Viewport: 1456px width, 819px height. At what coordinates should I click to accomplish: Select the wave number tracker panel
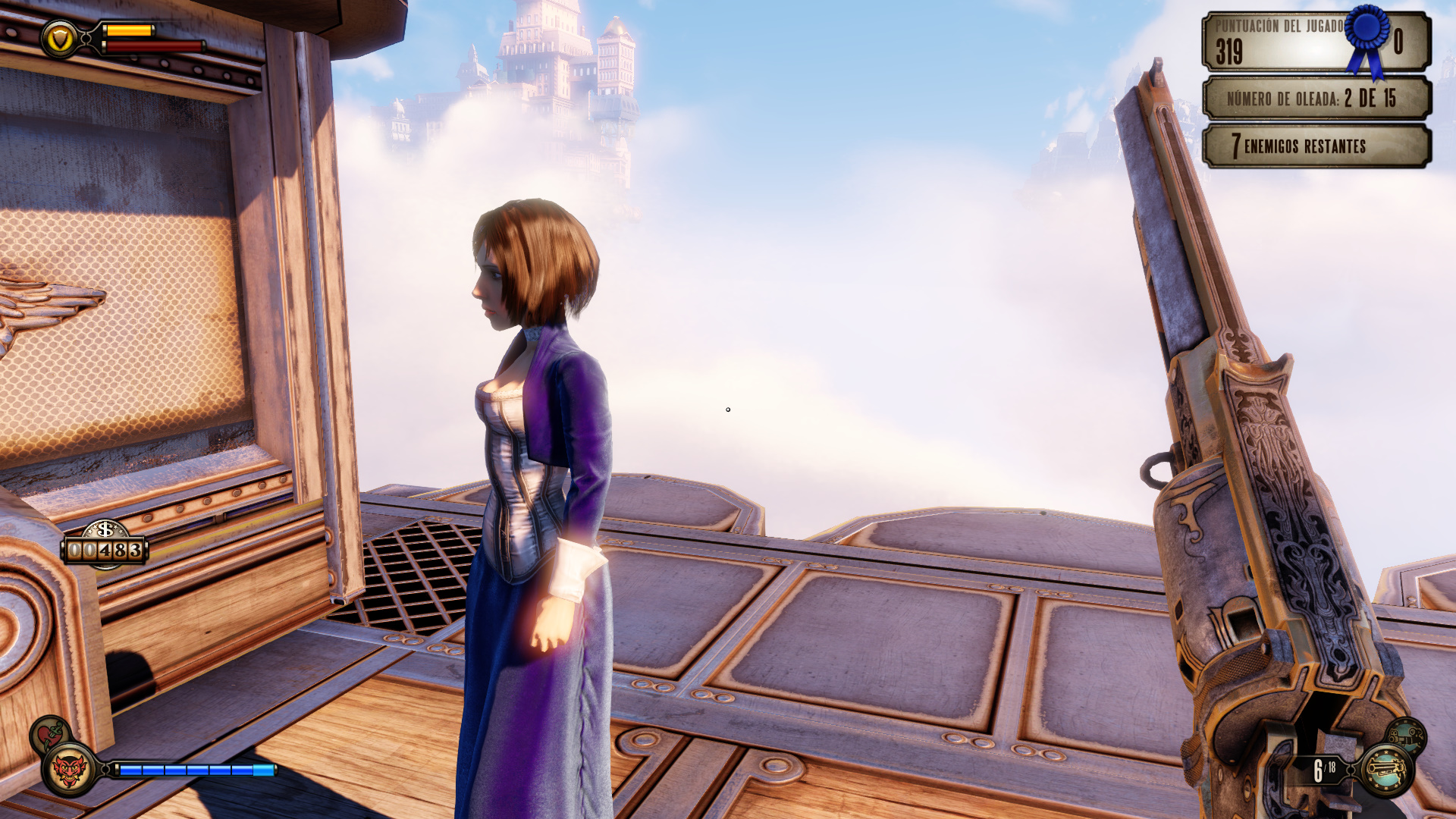tap(1316, 99)
